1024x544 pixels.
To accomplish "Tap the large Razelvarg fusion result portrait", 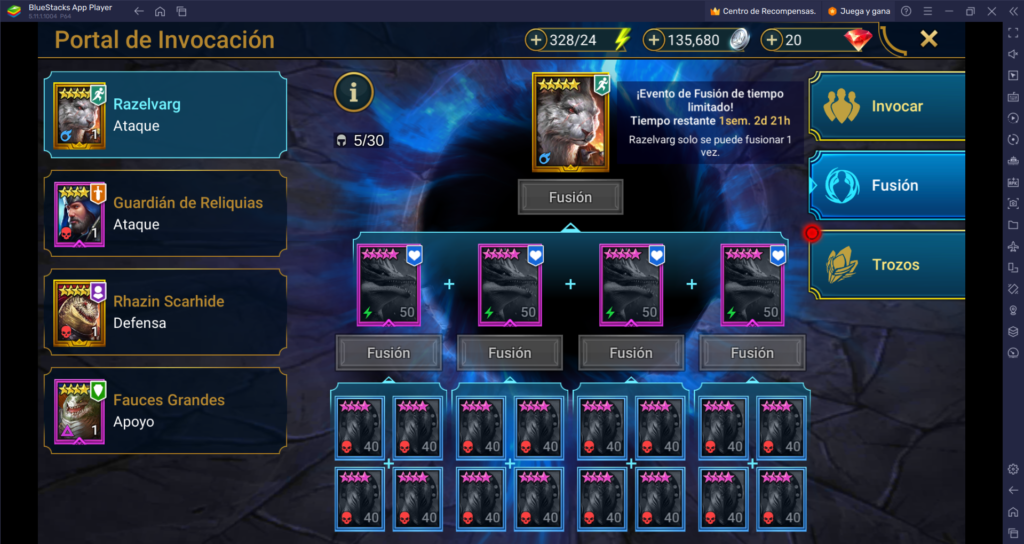I will point(570,120).
